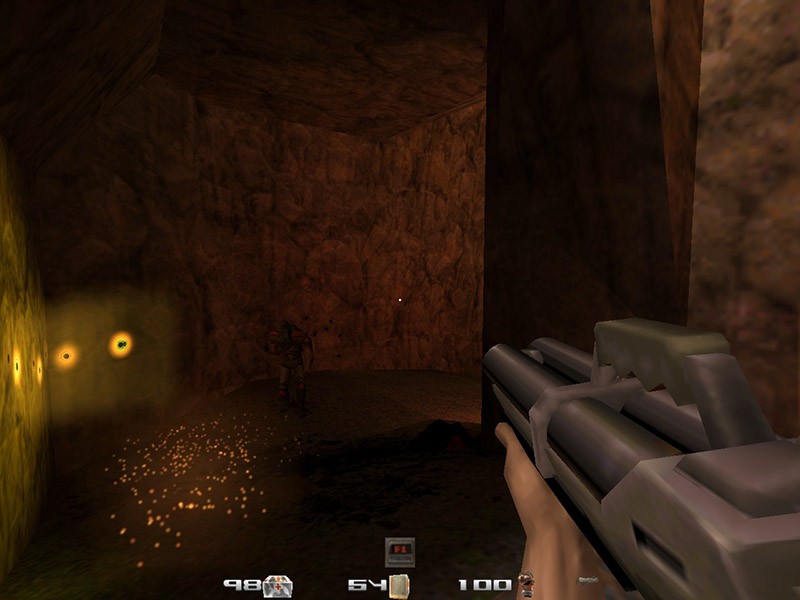Screen dimensions: 800x600
Task: Click the body armor icon
Action: point(526,585)
